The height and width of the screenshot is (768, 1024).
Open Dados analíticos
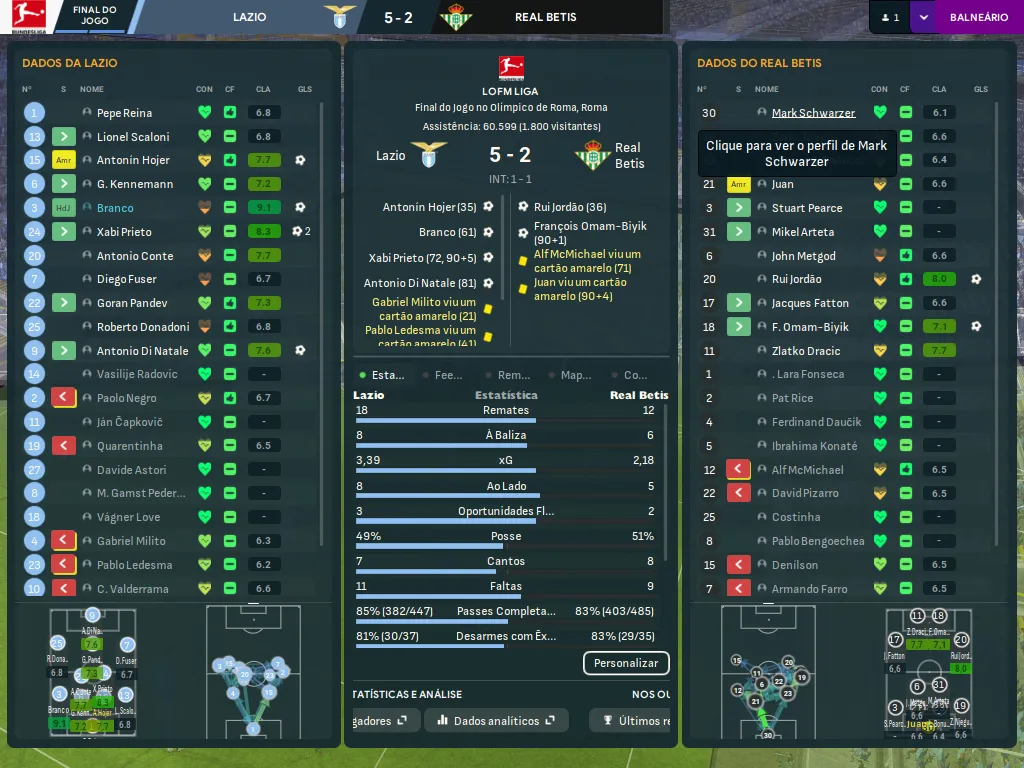[496, 720]
